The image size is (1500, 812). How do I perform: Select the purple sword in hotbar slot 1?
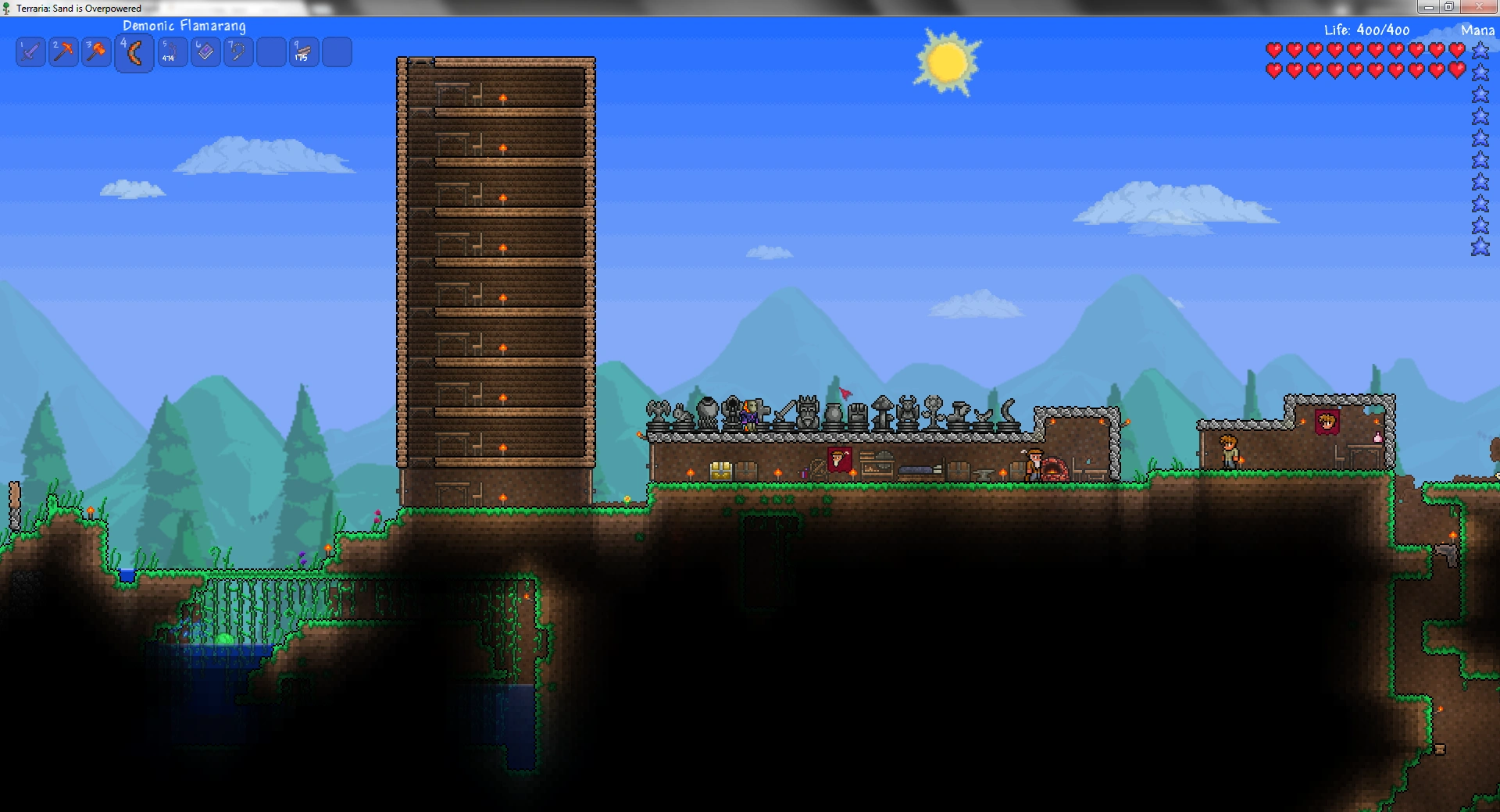(x=30, y=52)
